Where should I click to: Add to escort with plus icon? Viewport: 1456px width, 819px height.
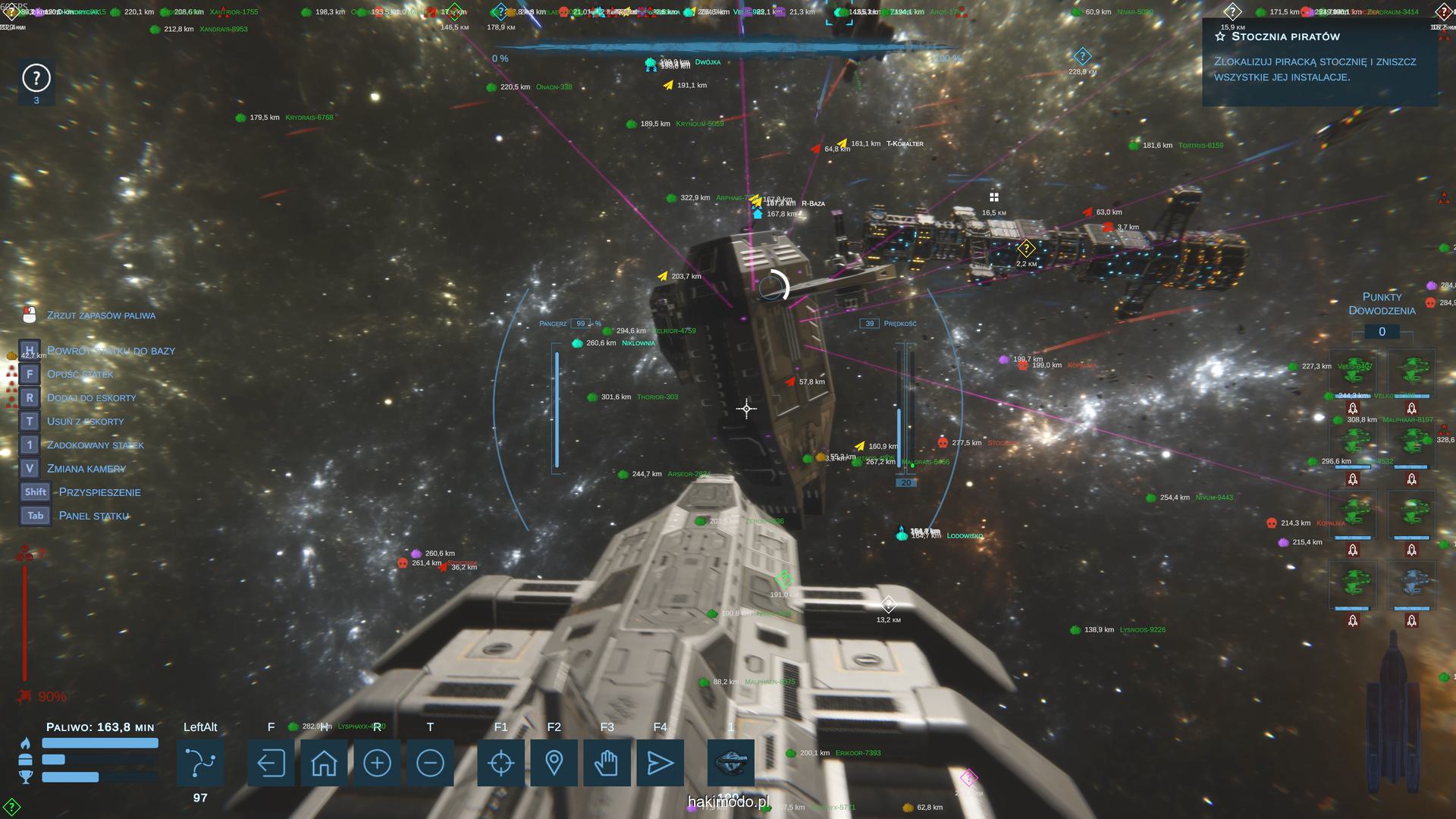click(377, 763)
